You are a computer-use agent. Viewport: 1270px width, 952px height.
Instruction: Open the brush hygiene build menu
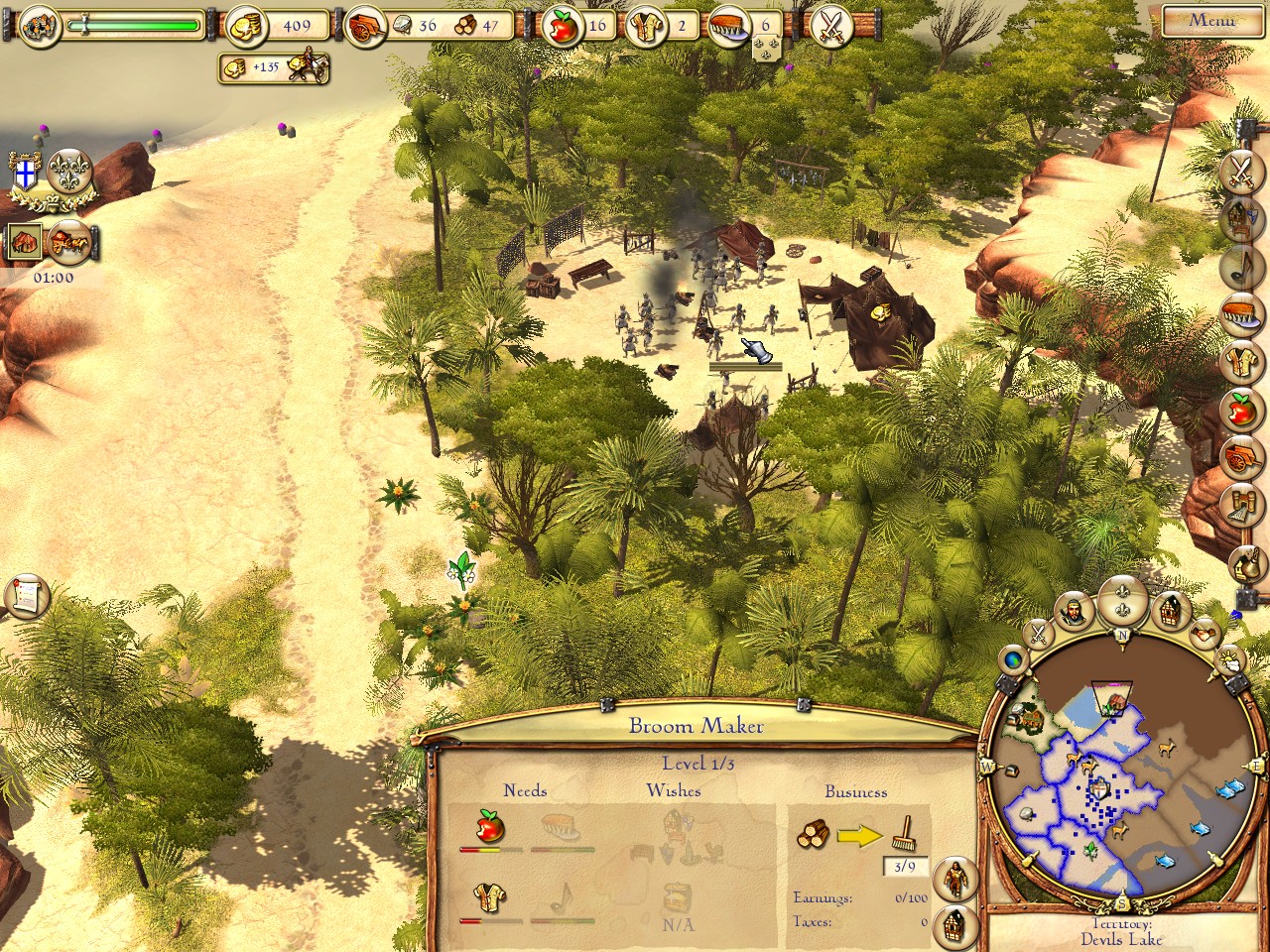click(1242, 313)
